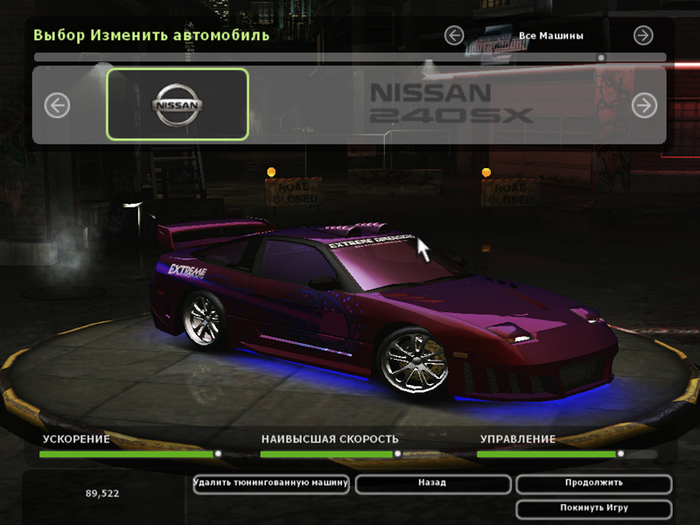The height and width of the screenshot is (525, 700).
Task: Confirm with the "Продолжить" button
Action: click(594, 483)
